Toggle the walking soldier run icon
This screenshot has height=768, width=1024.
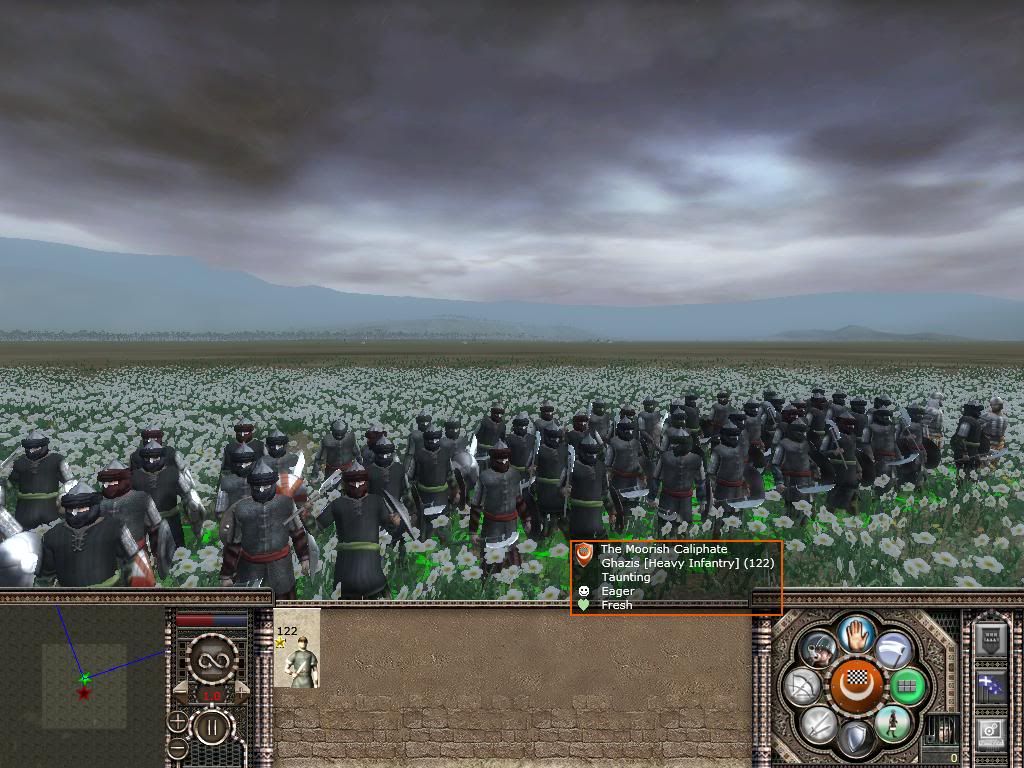891,722
